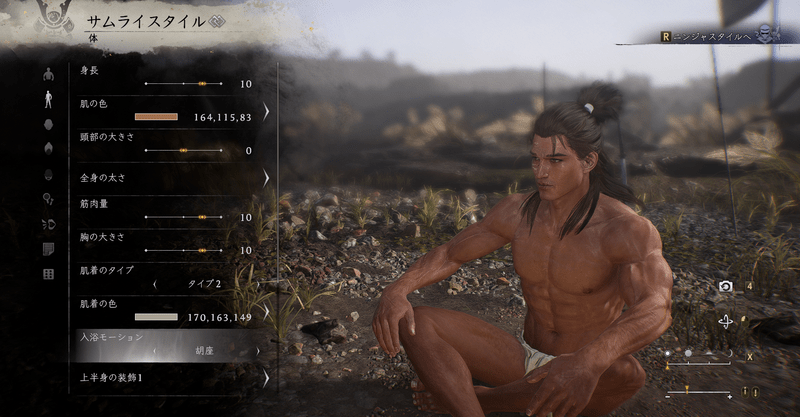Click the character rotation icon
This screenshot has height=417, width=800.
pyautogui.click(x=726, y=321)
